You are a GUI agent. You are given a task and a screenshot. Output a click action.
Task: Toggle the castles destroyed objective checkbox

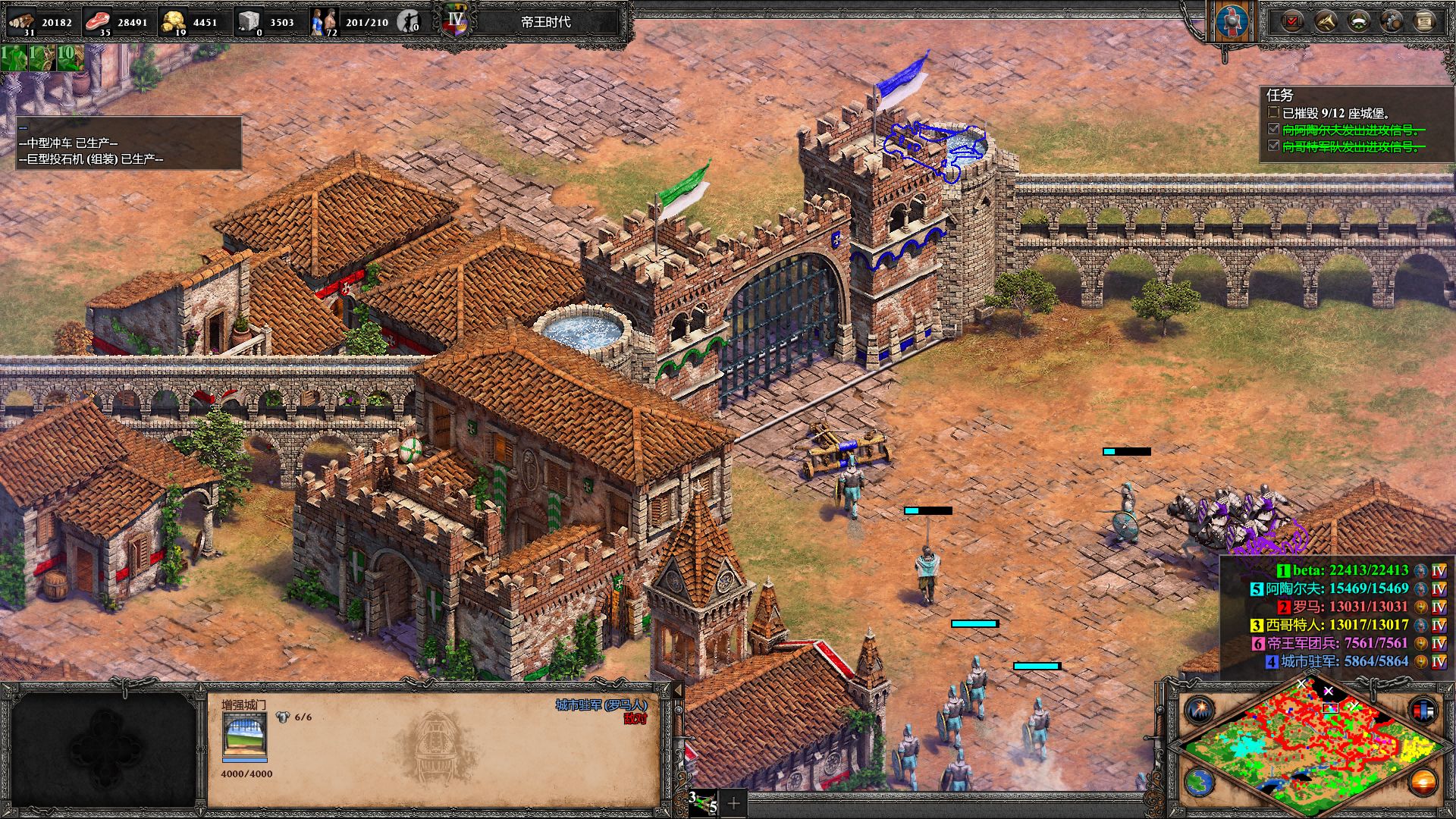click(1273, 112)
